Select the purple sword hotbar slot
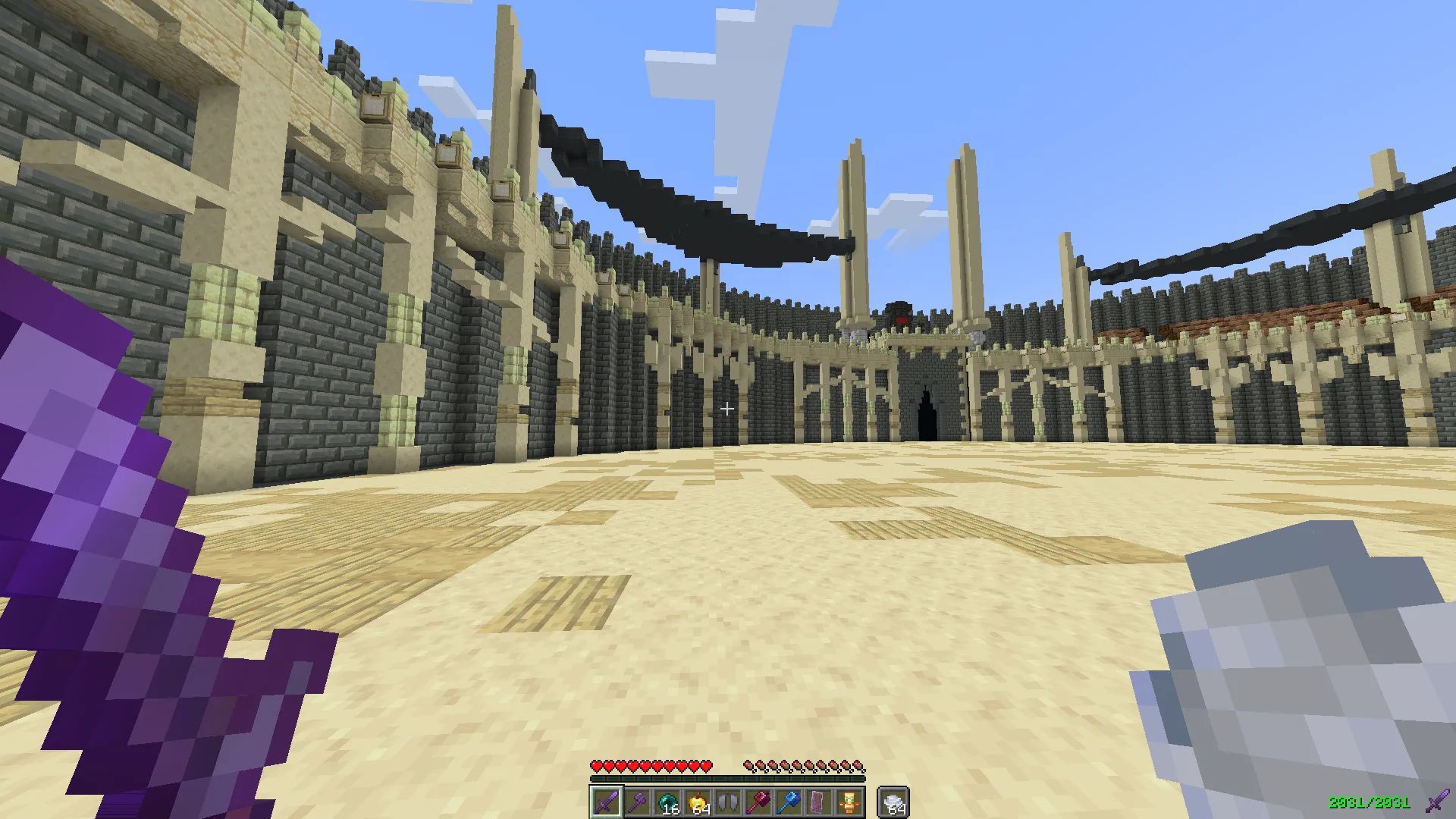This screenshot has width=1456, height=819. pyautogui.click(x=607, y=802)
